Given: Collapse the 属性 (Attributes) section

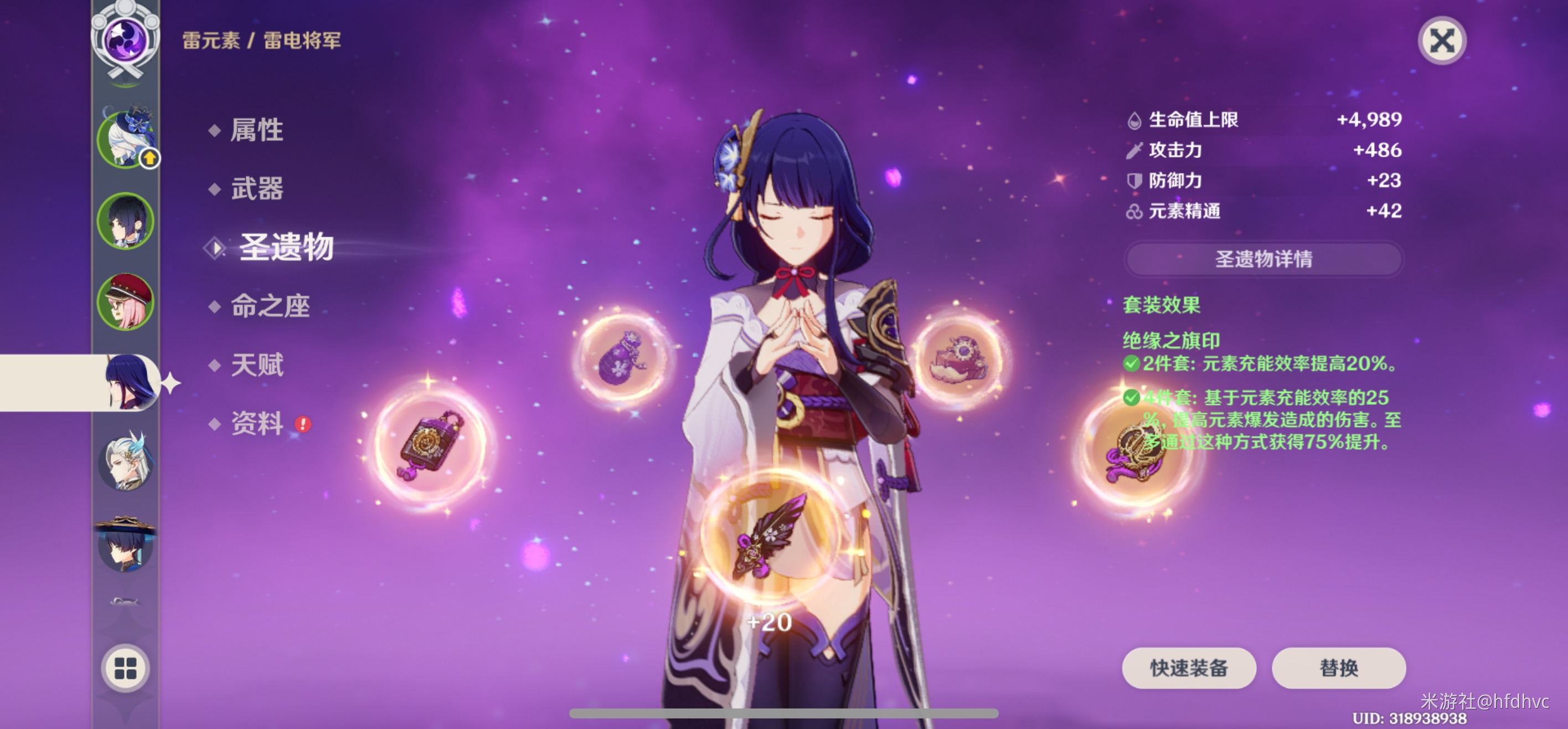Looking at the screenshot, I should point(255,130).
